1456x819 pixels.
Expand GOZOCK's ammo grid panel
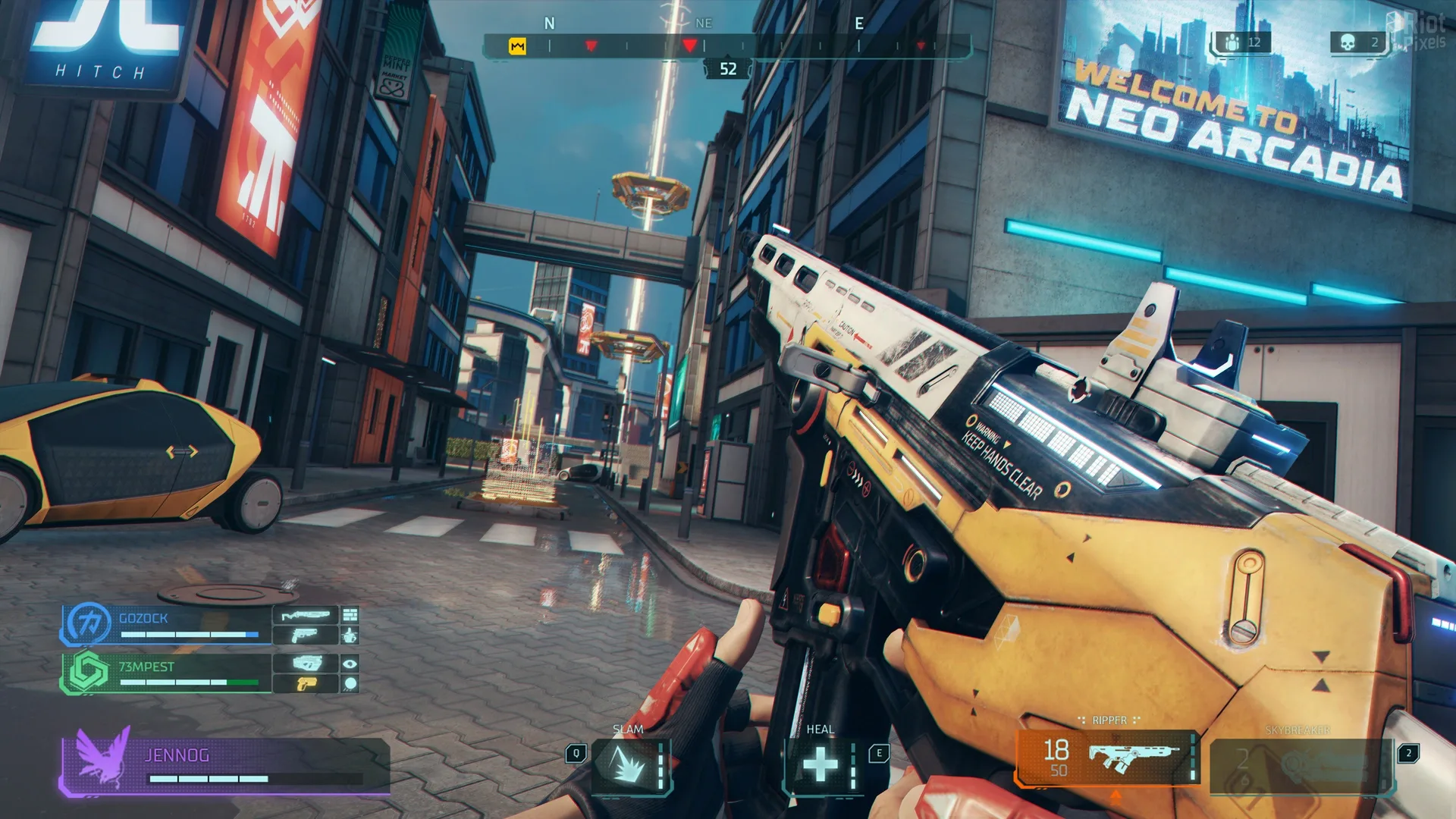pyautogui.click(x=350, y=615)
